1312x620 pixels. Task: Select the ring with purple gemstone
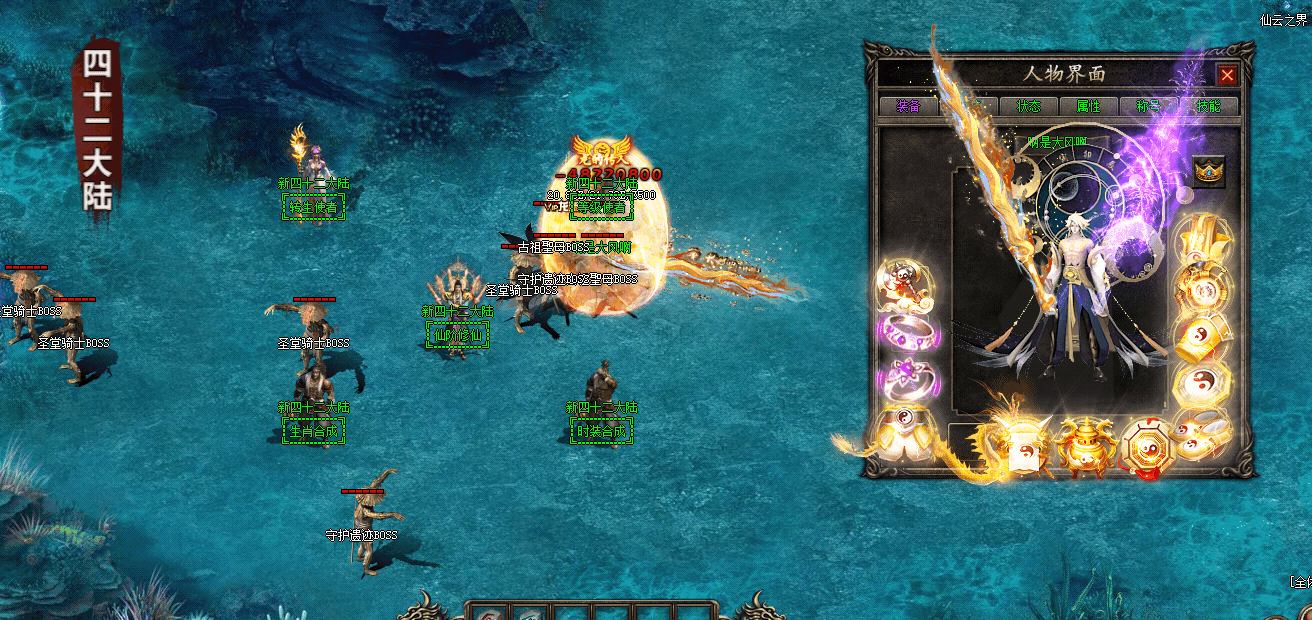pyautogui.click(x=906, y=380)
